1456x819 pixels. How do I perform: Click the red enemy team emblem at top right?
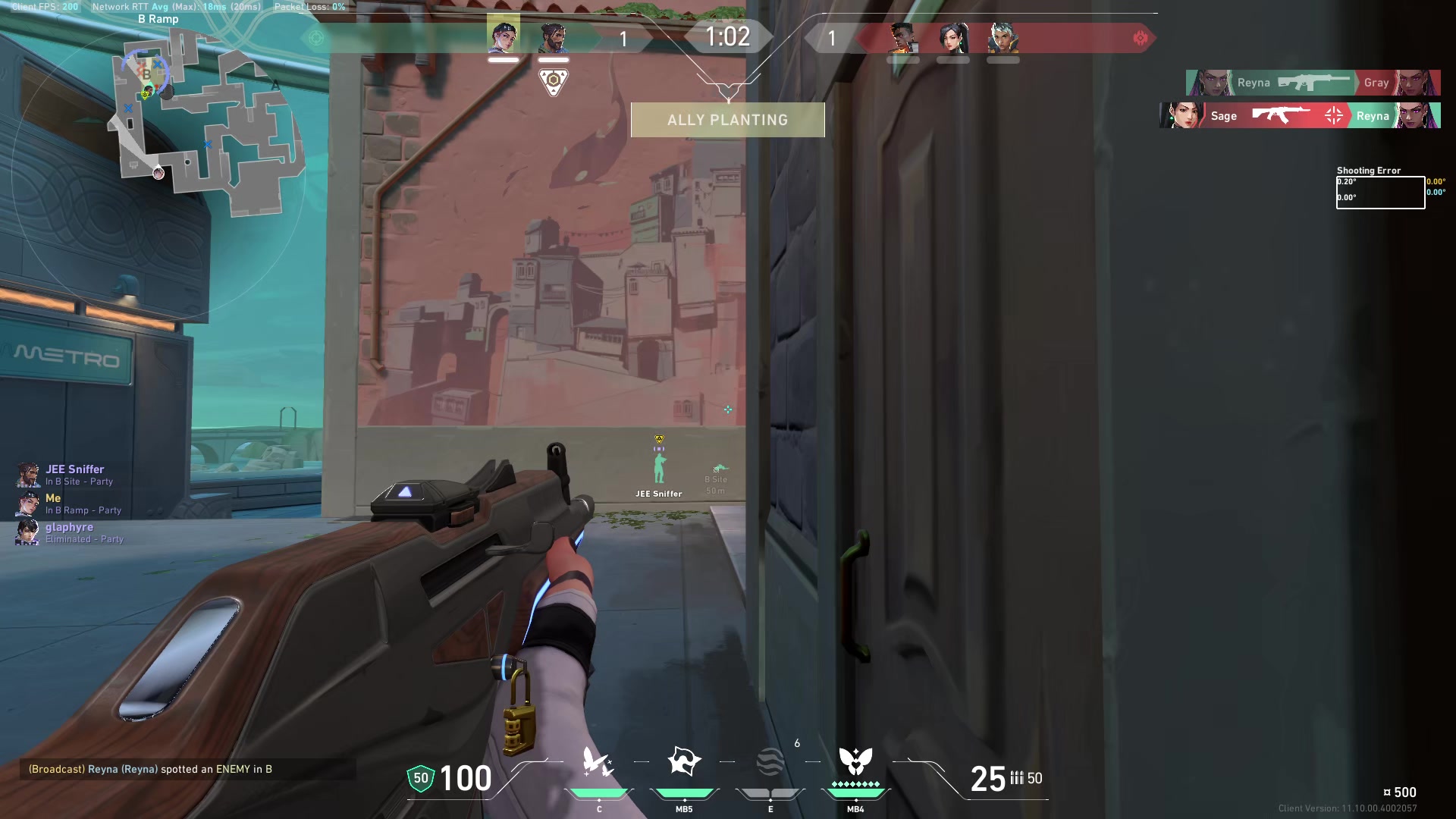(x=1141, y=37)
